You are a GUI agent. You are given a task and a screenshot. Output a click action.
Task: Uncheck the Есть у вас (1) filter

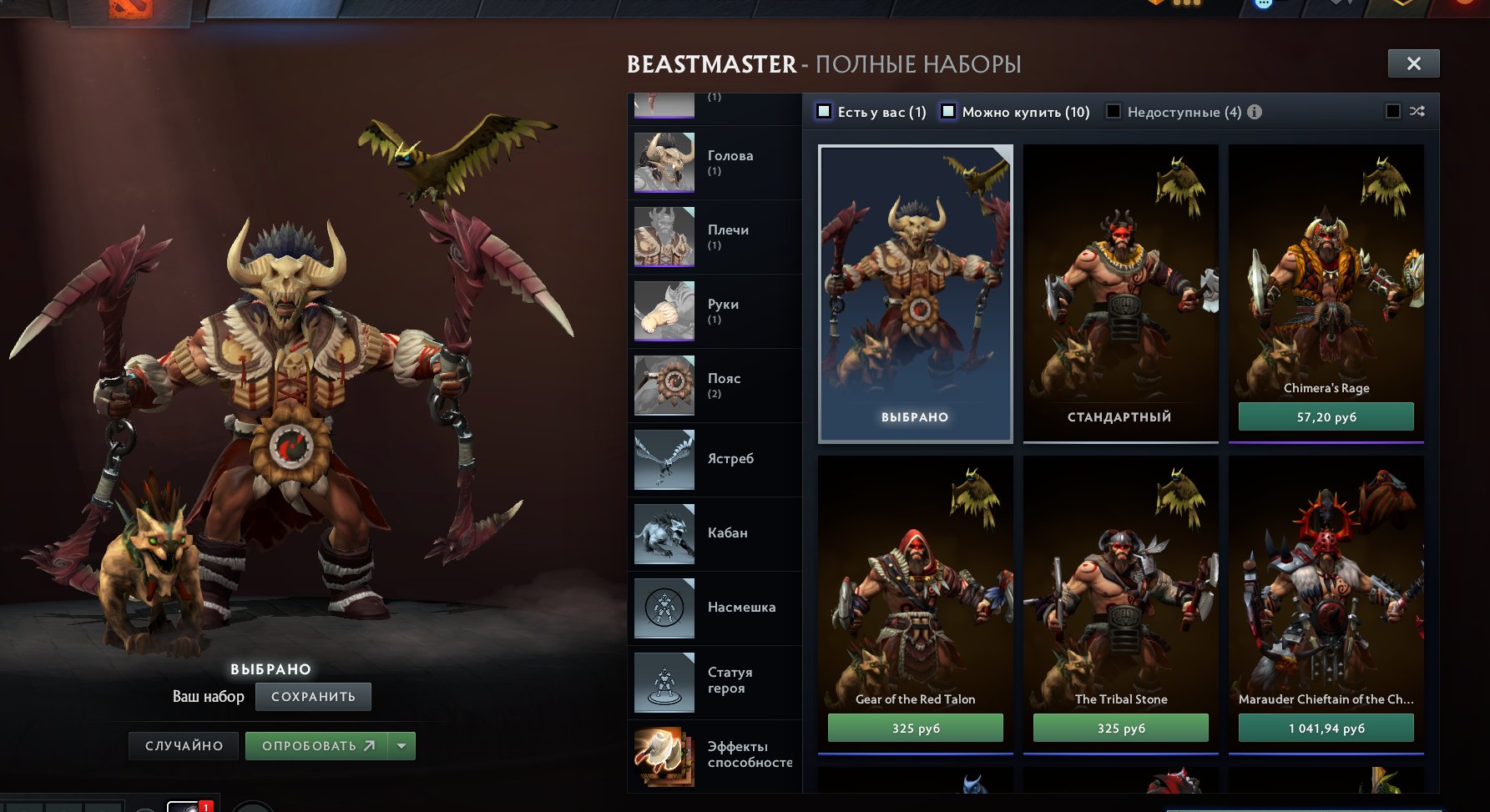point(823,109)
